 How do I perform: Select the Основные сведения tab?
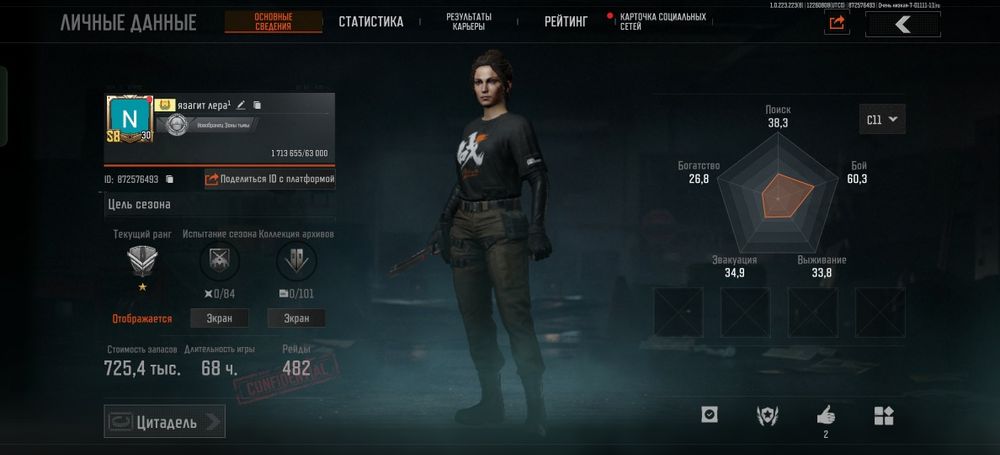coord(273,22)
